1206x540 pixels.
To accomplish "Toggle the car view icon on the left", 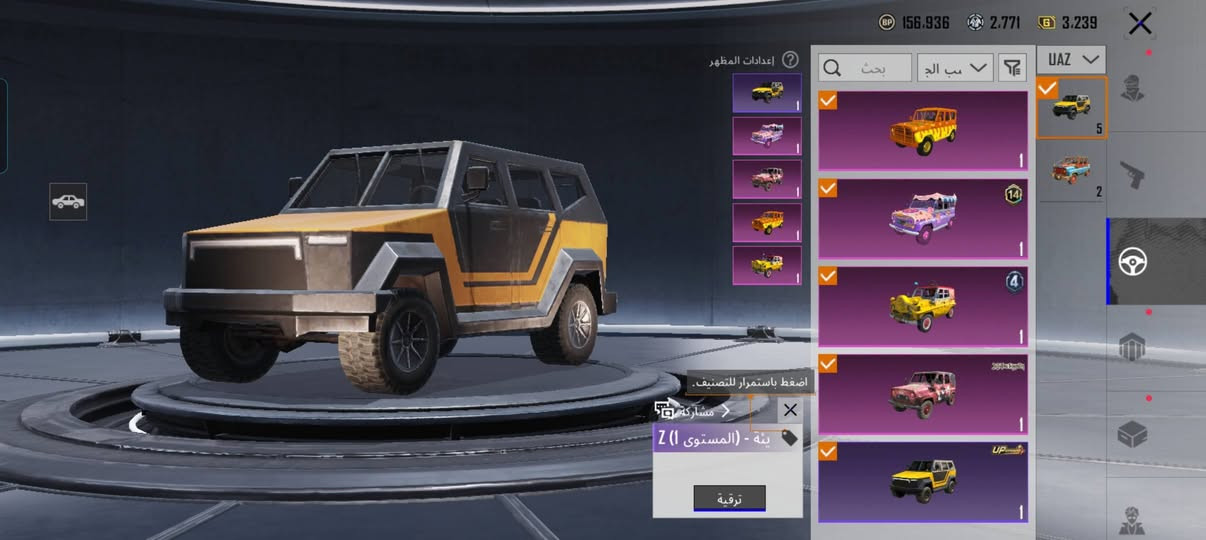I will click(x=68, y=202).
